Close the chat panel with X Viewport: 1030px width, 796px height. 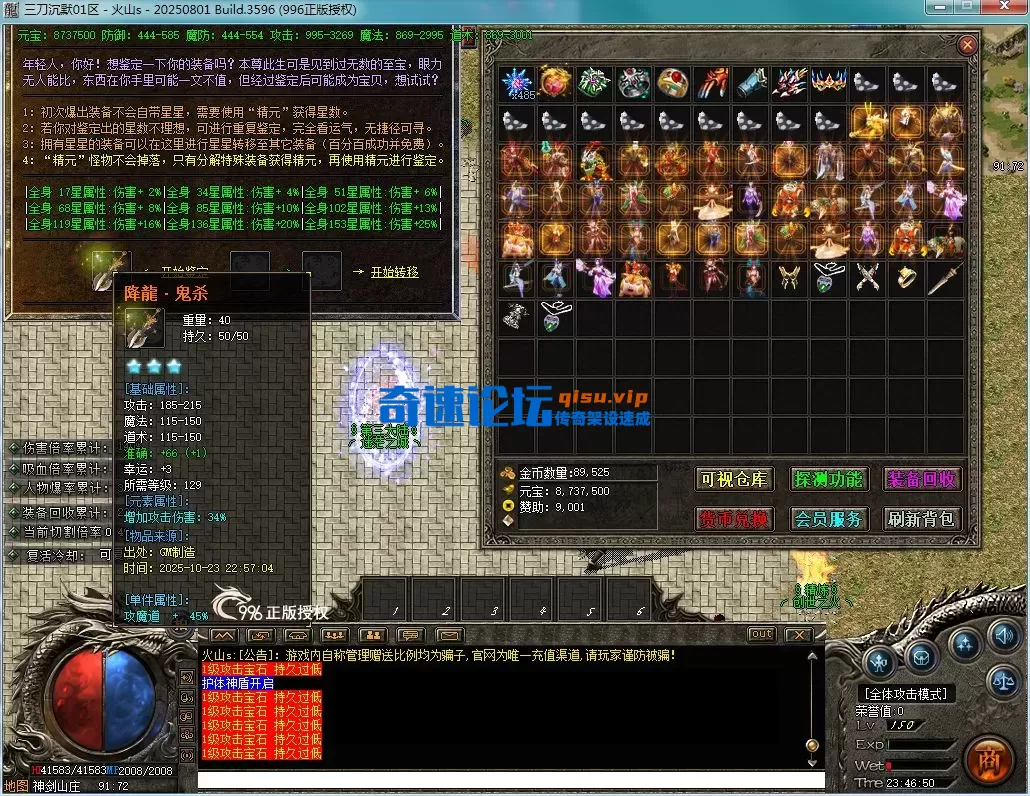(797, 634)
